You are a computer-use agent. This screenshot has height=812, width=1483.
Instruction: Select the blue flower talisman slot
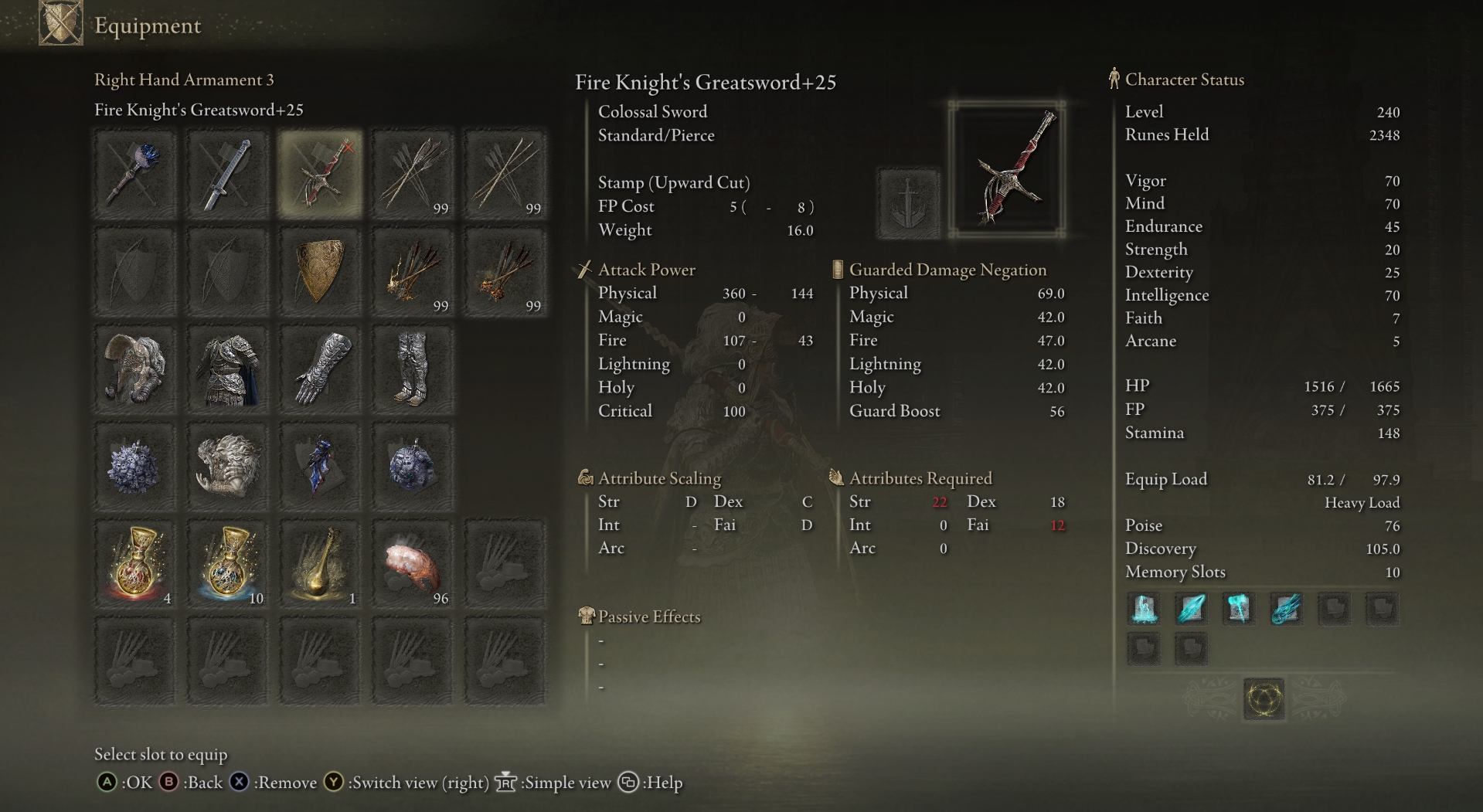point(135,467)
